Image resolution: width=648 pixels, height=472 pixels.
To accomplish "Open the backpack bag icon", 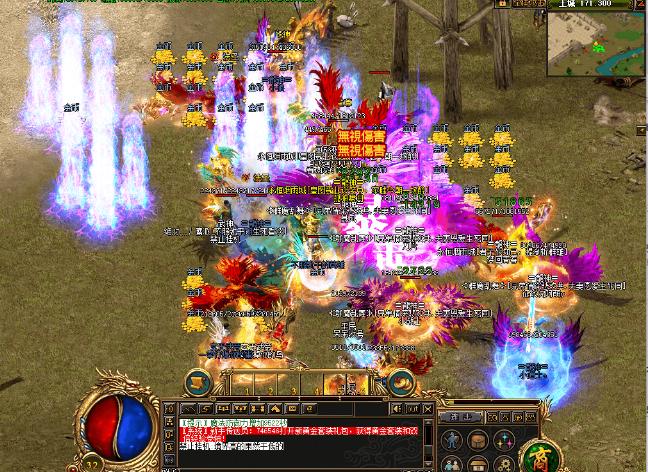I will [476, 440].
